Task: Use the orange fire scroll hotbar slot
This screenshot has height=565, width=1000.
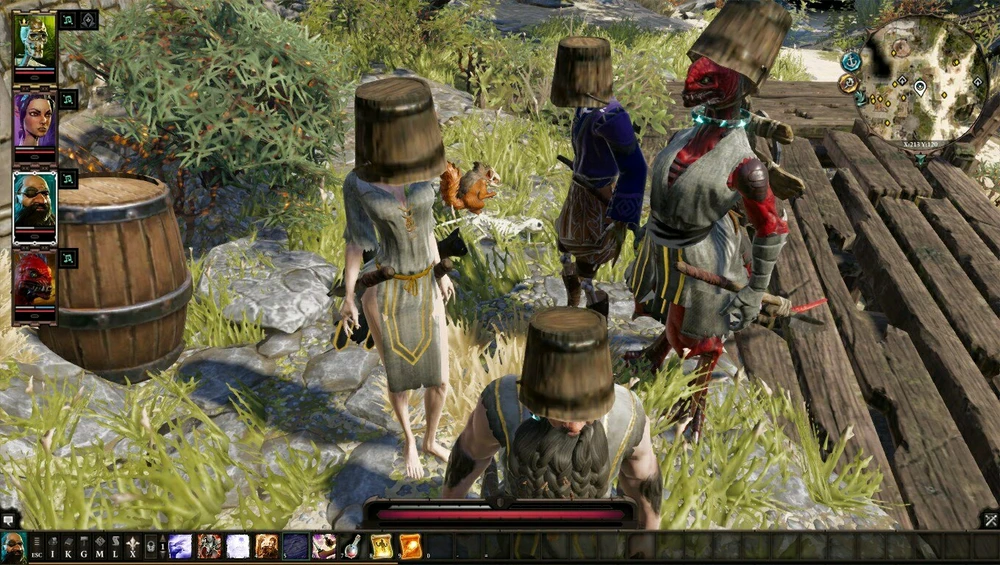Action: [x=411, y=546]
